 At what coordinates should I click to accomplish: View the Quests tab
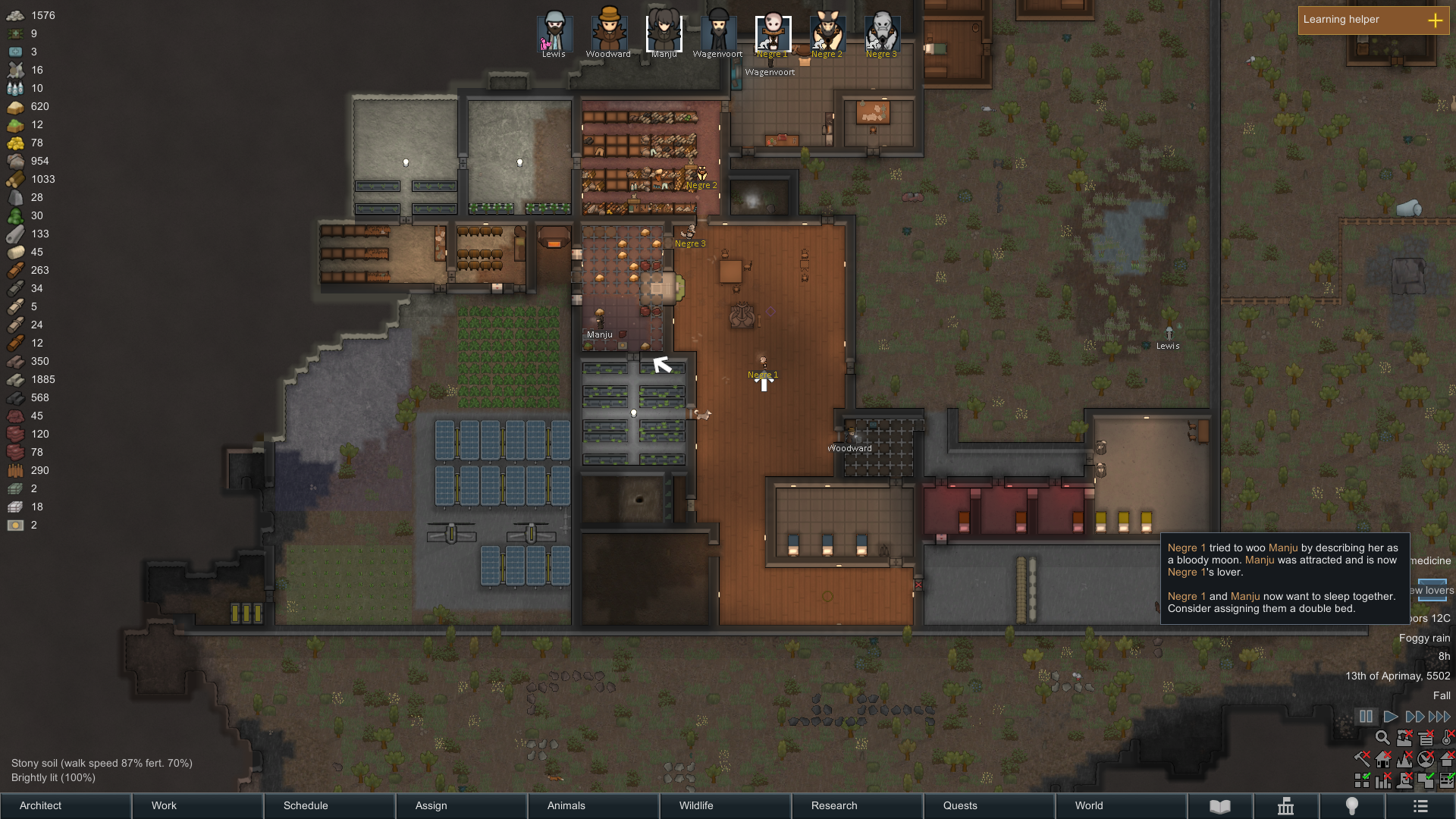click(x=989, y=805)
